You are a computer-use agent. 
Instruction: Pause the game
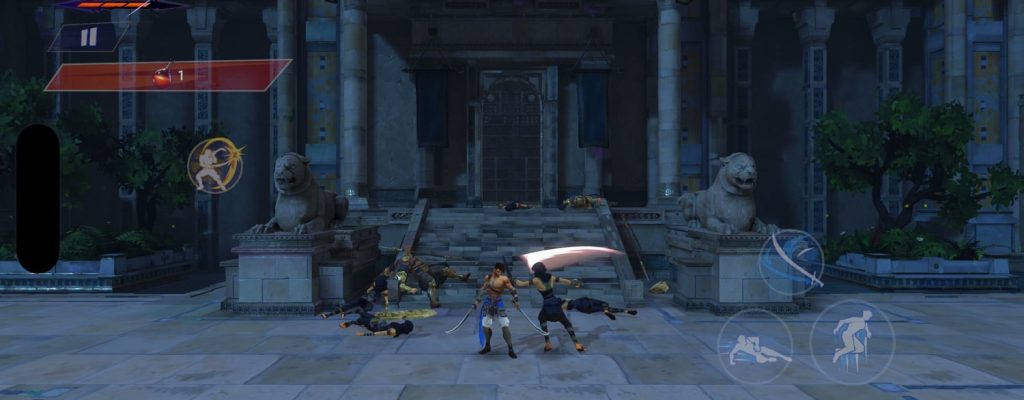[88, 38]
